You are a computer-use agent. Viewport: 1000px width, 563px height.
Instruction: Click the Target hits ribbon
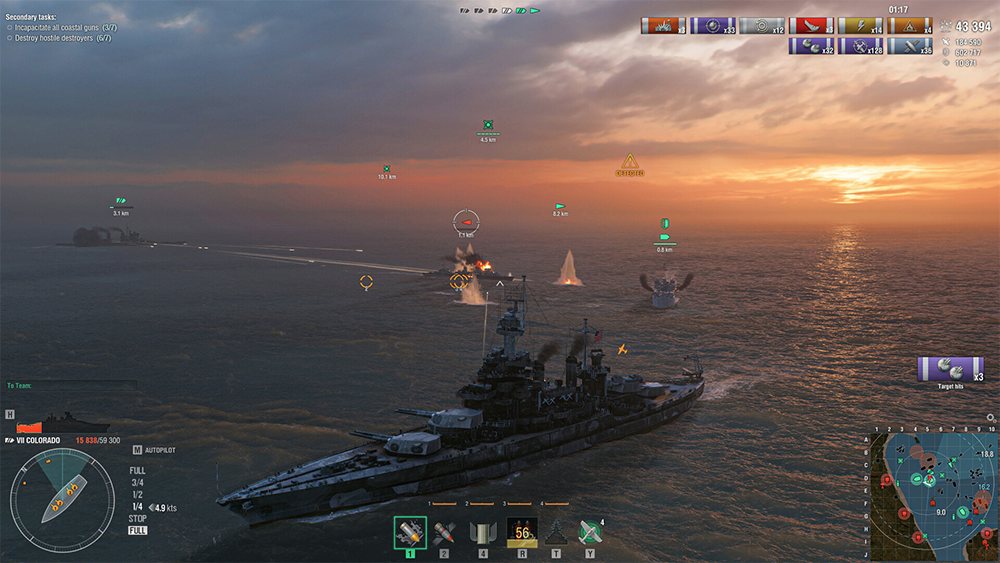click(950, 369)
